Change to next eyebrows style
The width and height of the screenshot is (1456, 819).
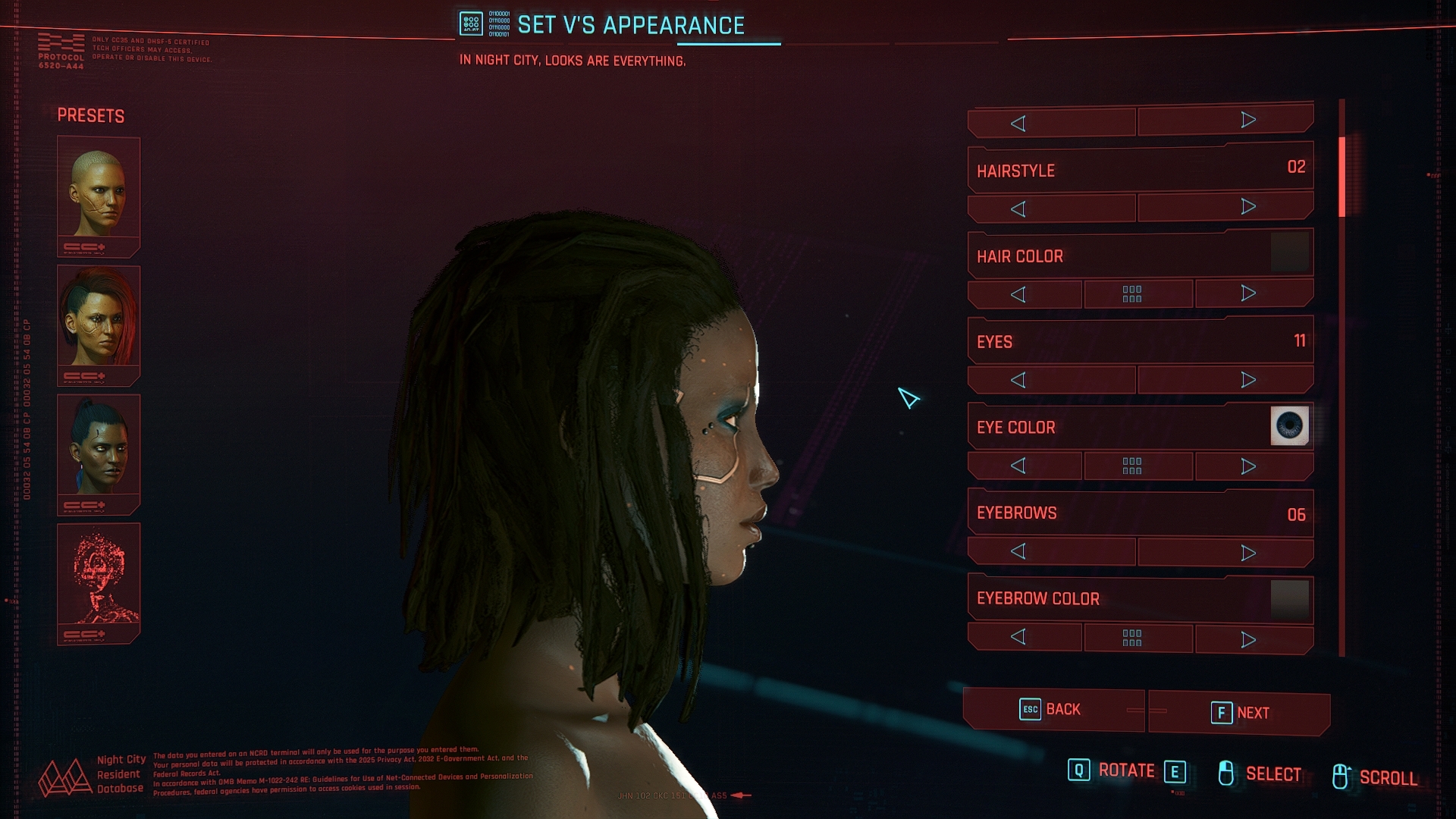pos(1247,553)
